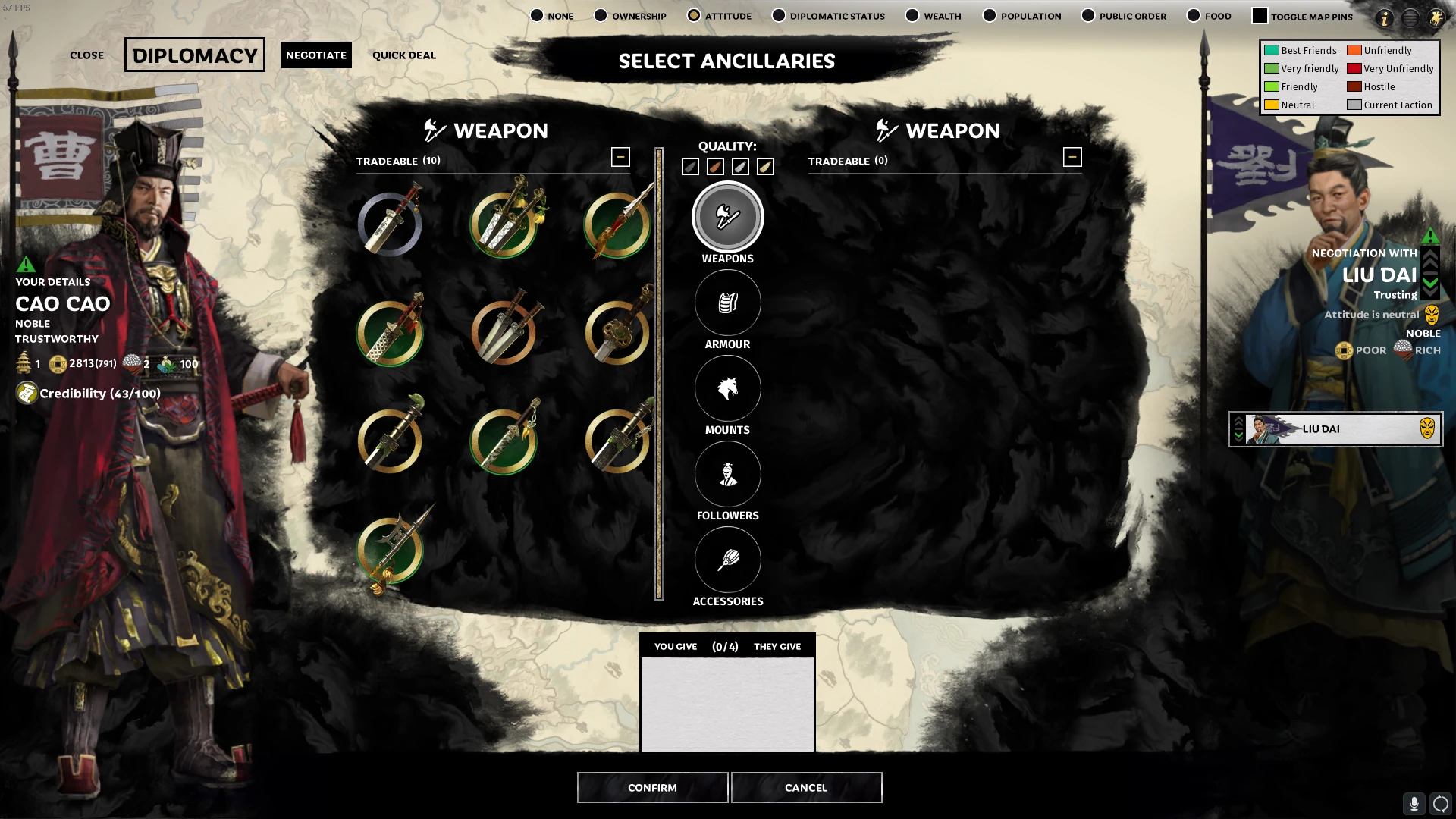This screenshot has width=1456, height=819.
Task: Toggle map pins checkbox
Action: (x=1260, y=16)
